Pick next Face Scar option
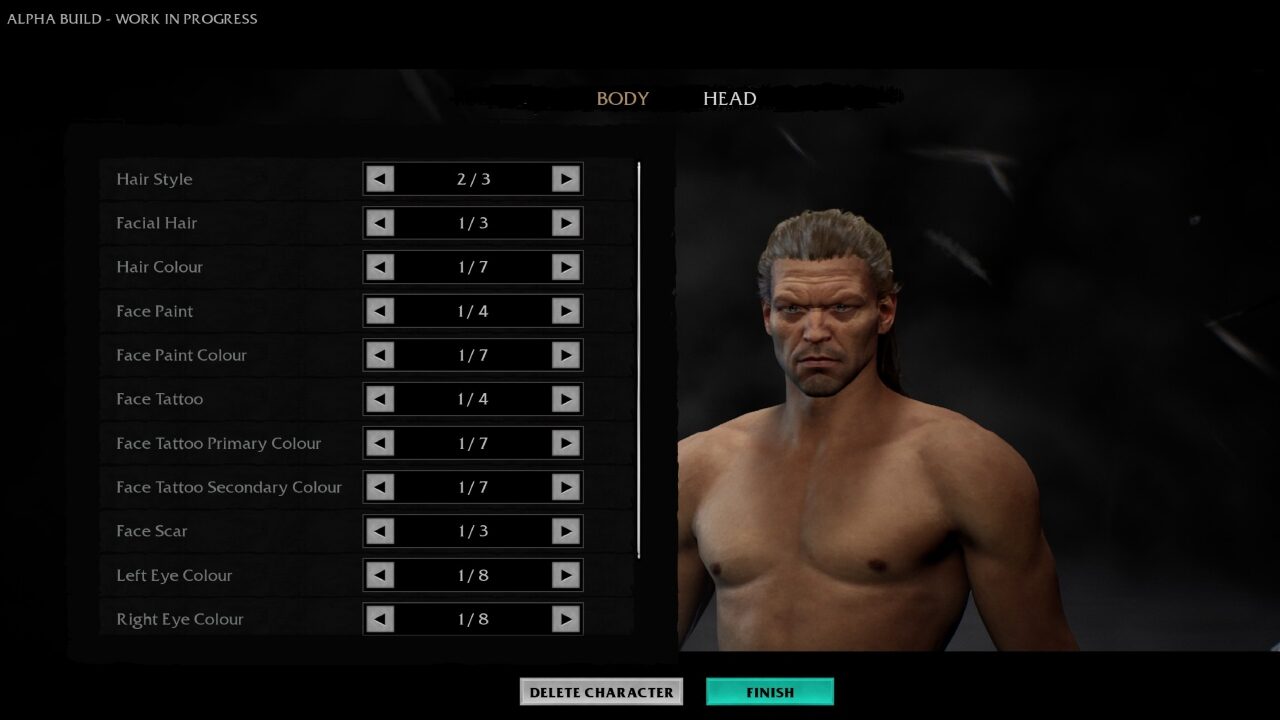This screenshot has width=1280, height=720. [566, 531]
